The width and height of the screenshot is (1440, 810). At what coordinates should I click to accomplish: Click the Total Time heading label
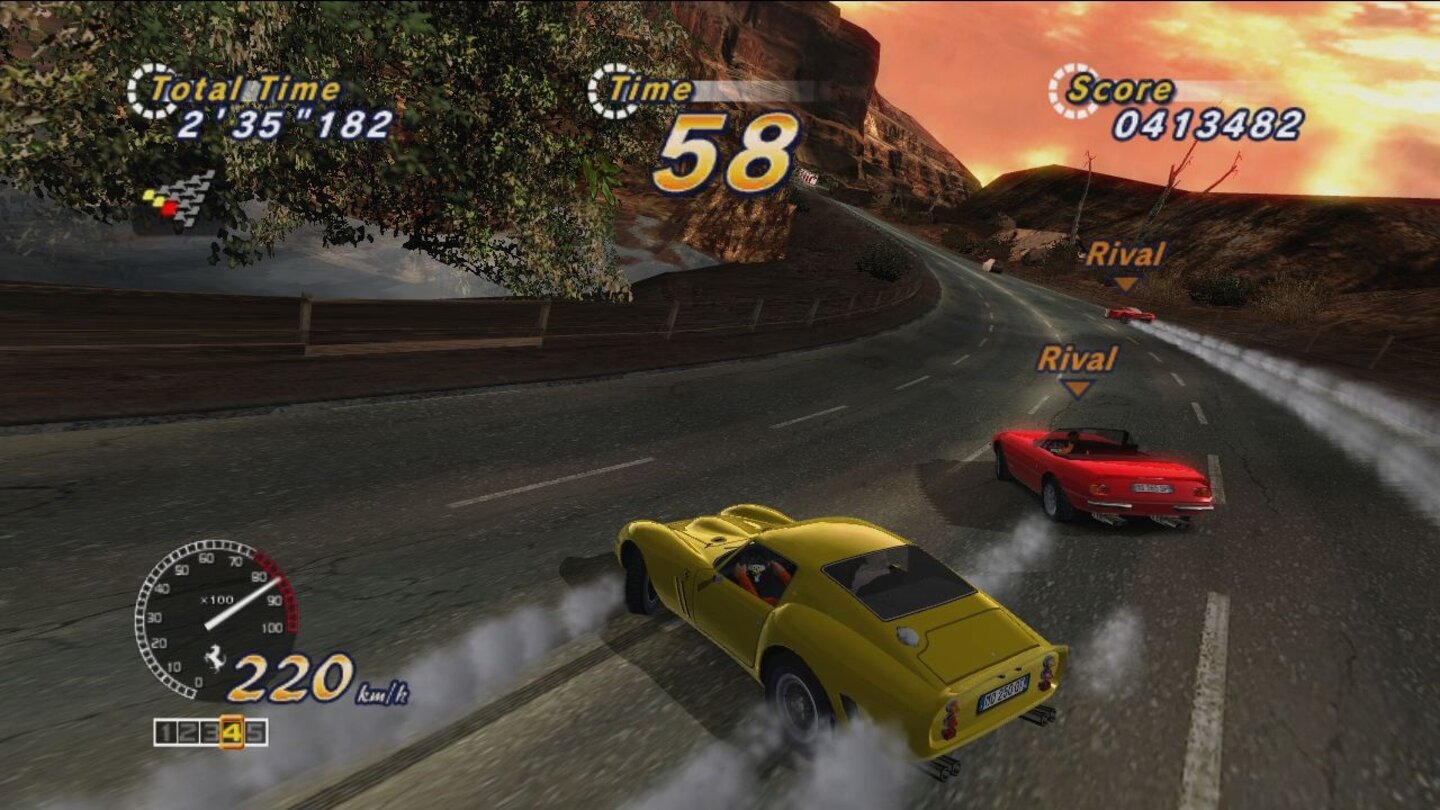tap(247, 88)
